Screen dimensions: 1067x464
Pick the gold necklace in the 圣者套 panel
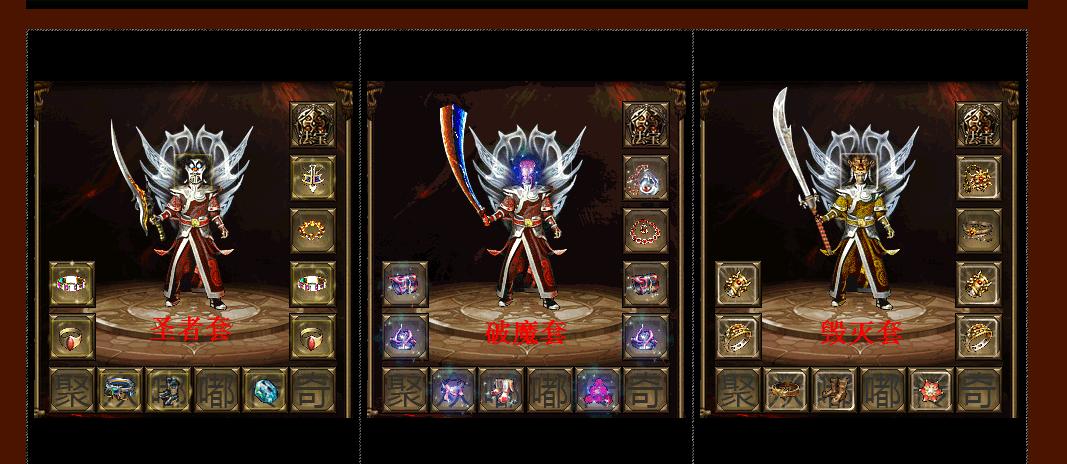click(x=312, y=231)
